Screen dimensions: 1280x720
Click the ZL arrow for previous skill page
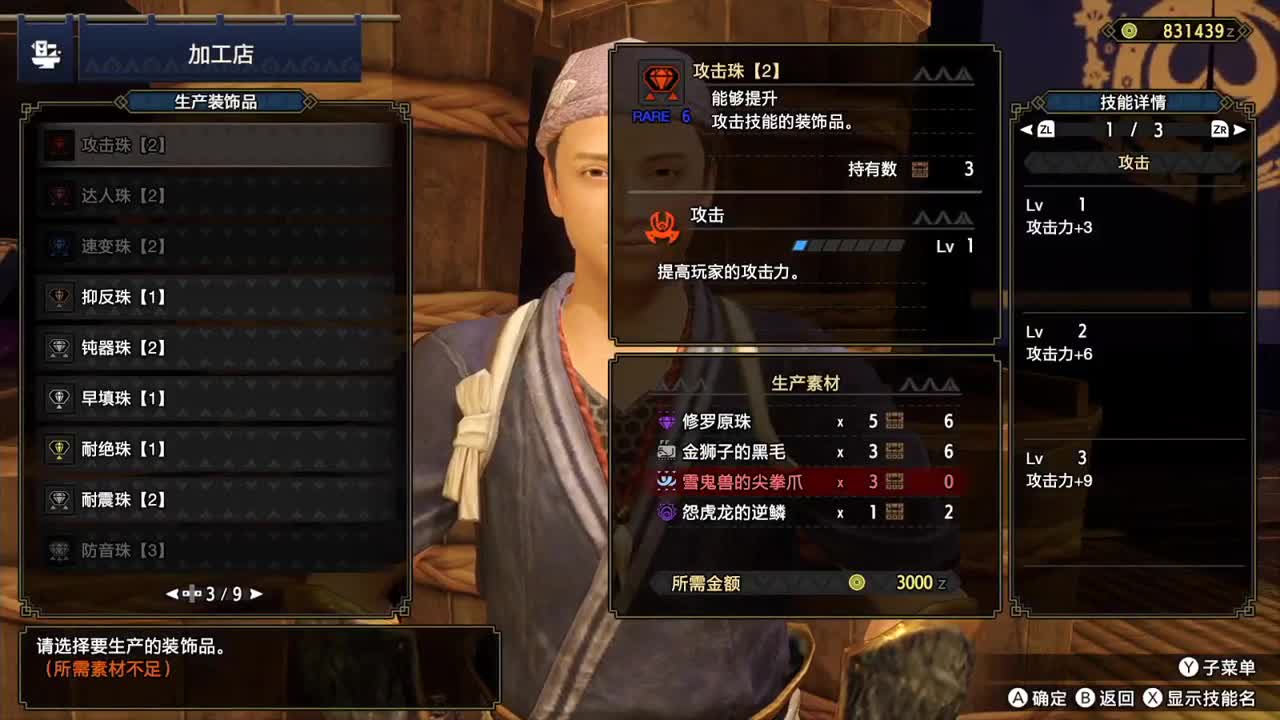[1044, 128]
